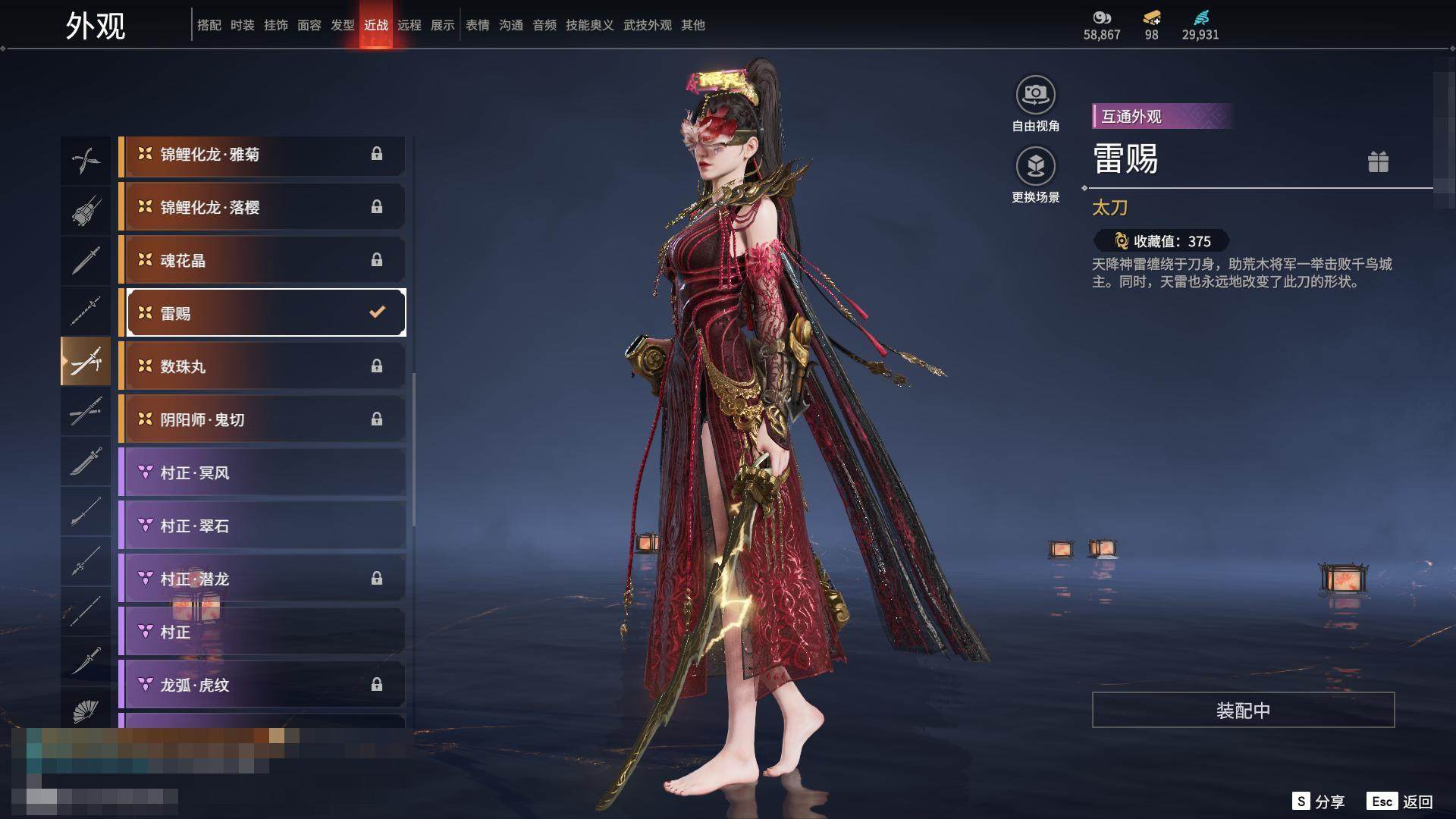This screenshot has width=1456, height=819.
Task: Open the 远程 weapon tab
Action: [409, 25]
